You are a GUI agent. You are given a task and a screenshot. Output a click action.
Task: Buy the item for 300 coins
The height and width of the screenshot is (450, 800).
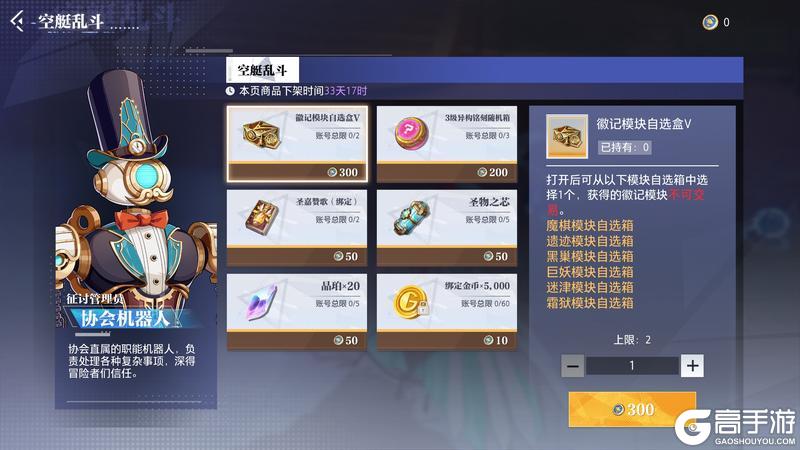coord(632,409)
